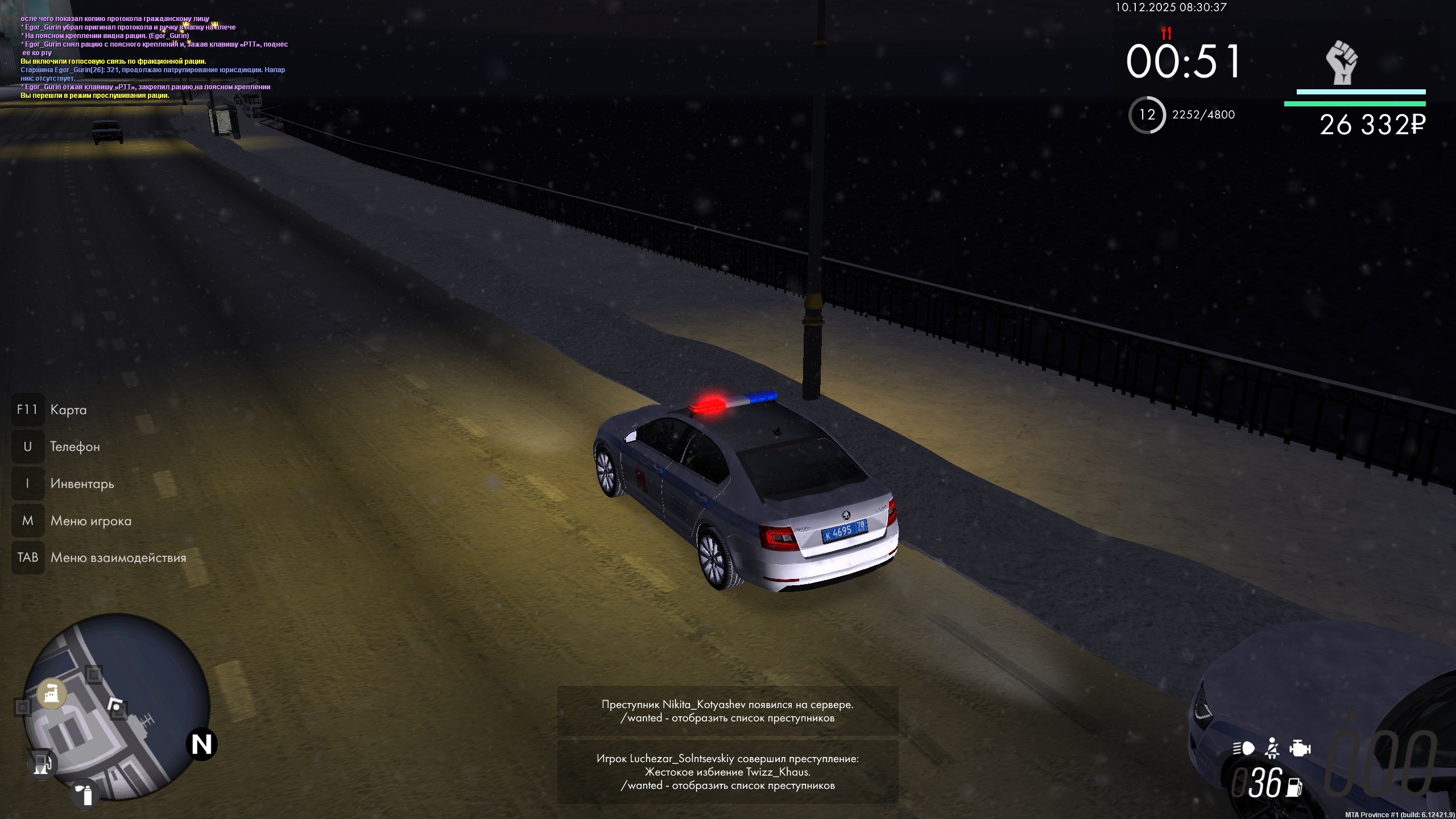This screenshot has width=1456, height=819.
Task: Select the spray can marker on minimap
Action: coord(85,795)
